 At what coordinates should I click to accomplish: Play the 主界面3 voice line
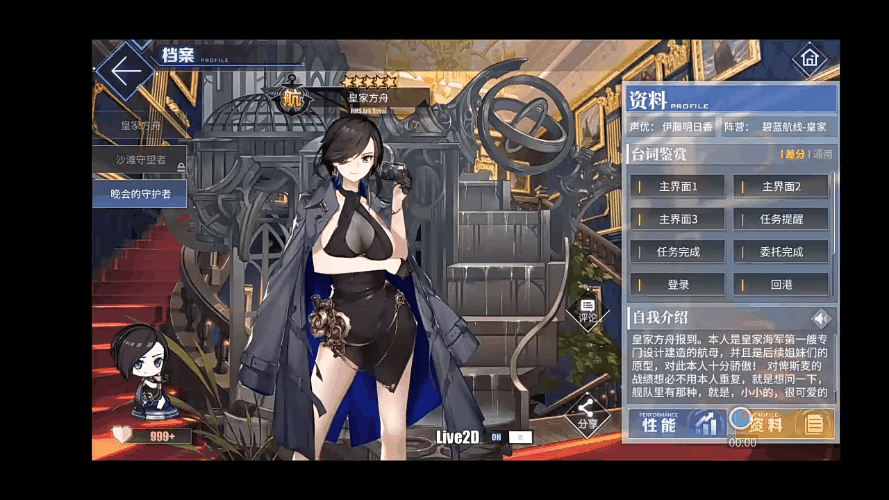tap(678, 219)
